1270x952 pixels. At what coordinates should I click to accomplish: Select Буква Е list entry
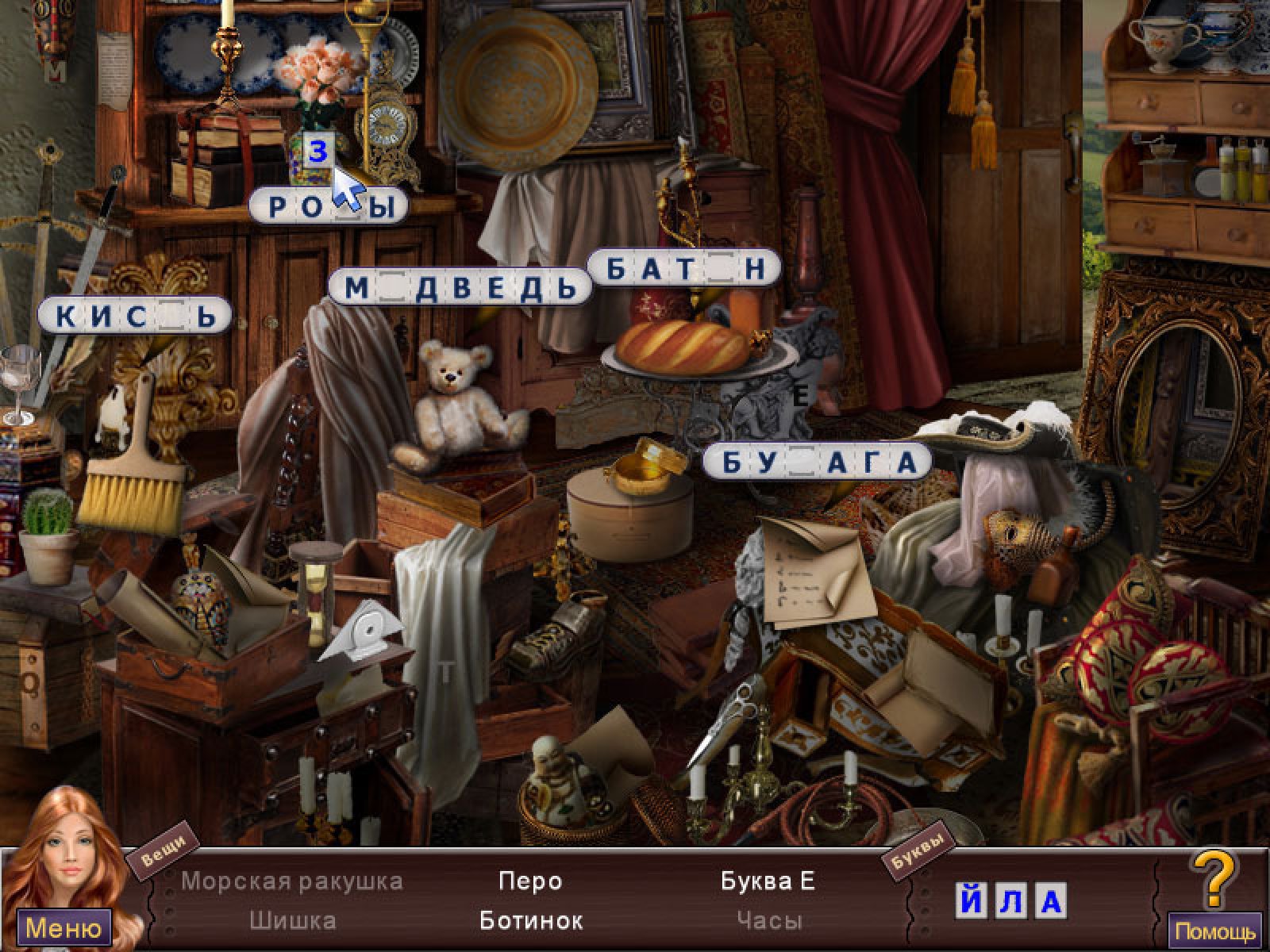pos(768,881)
